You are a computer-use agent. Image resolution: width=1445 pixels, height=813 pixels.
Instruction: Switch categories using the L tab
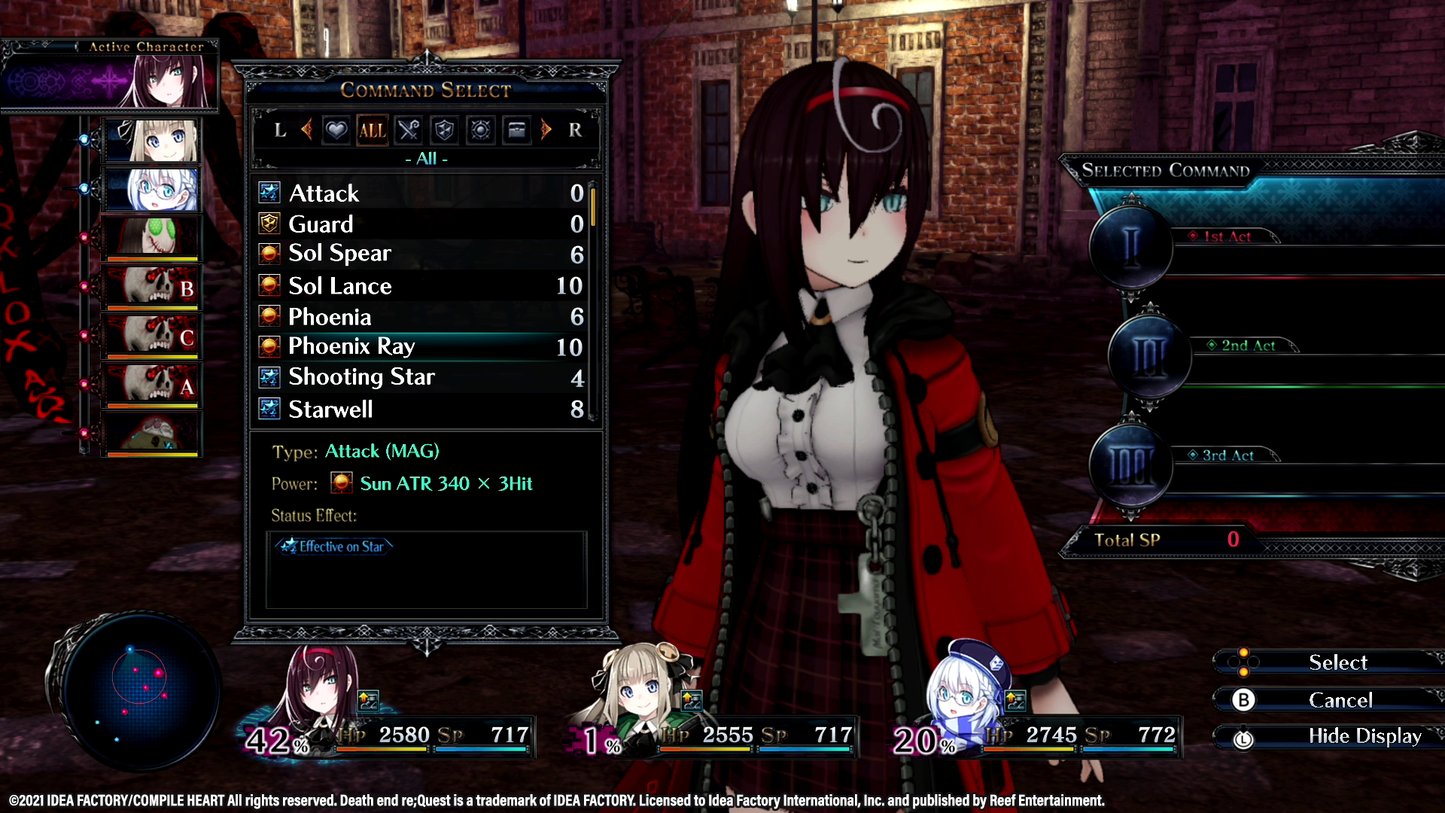(280, 130)
